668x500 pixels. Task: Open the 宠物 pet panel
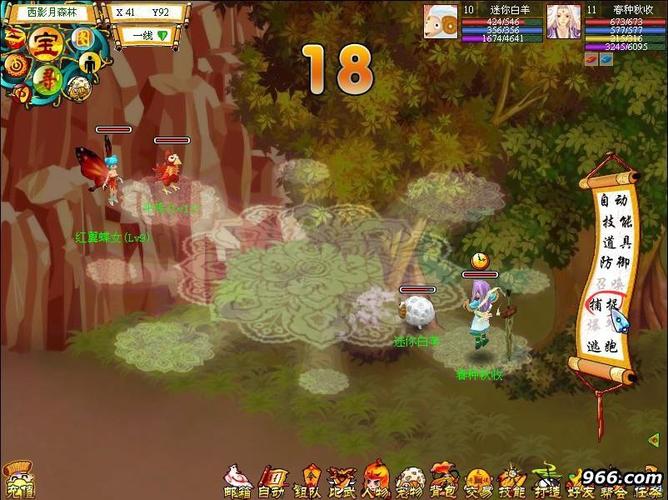point(409,481)
